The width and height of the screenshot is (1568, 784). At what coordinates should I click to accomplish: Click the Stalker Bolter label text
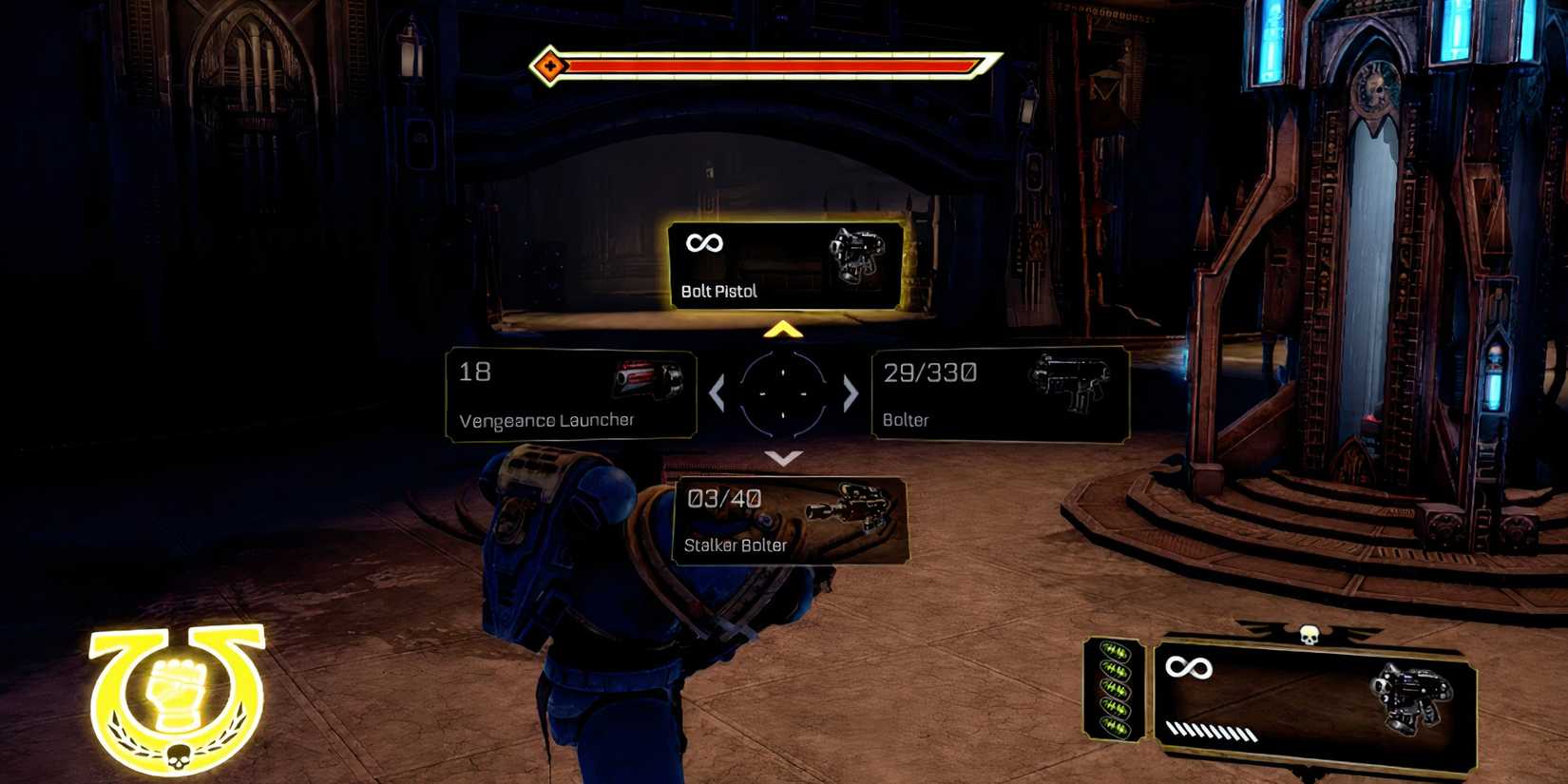coord(736,546)
